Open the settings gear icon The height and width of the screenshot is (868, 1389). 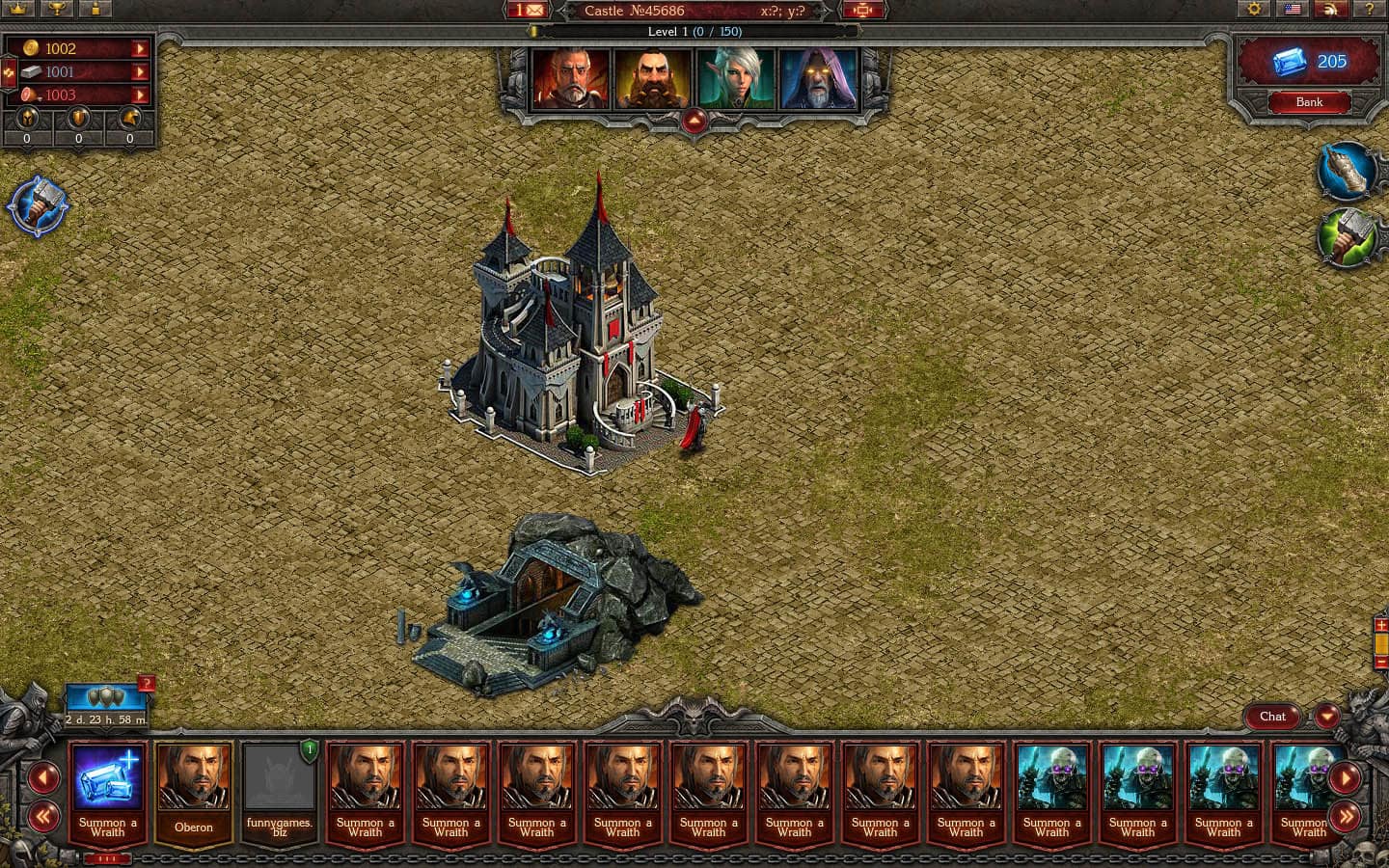point(1254,10)
